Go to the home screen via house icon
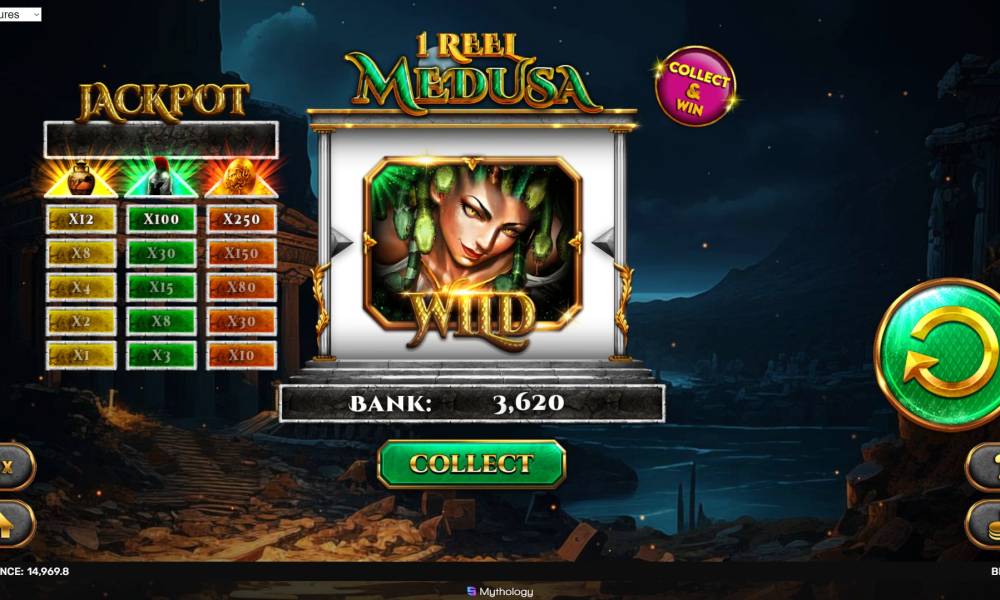 click(x=12, y=523)
